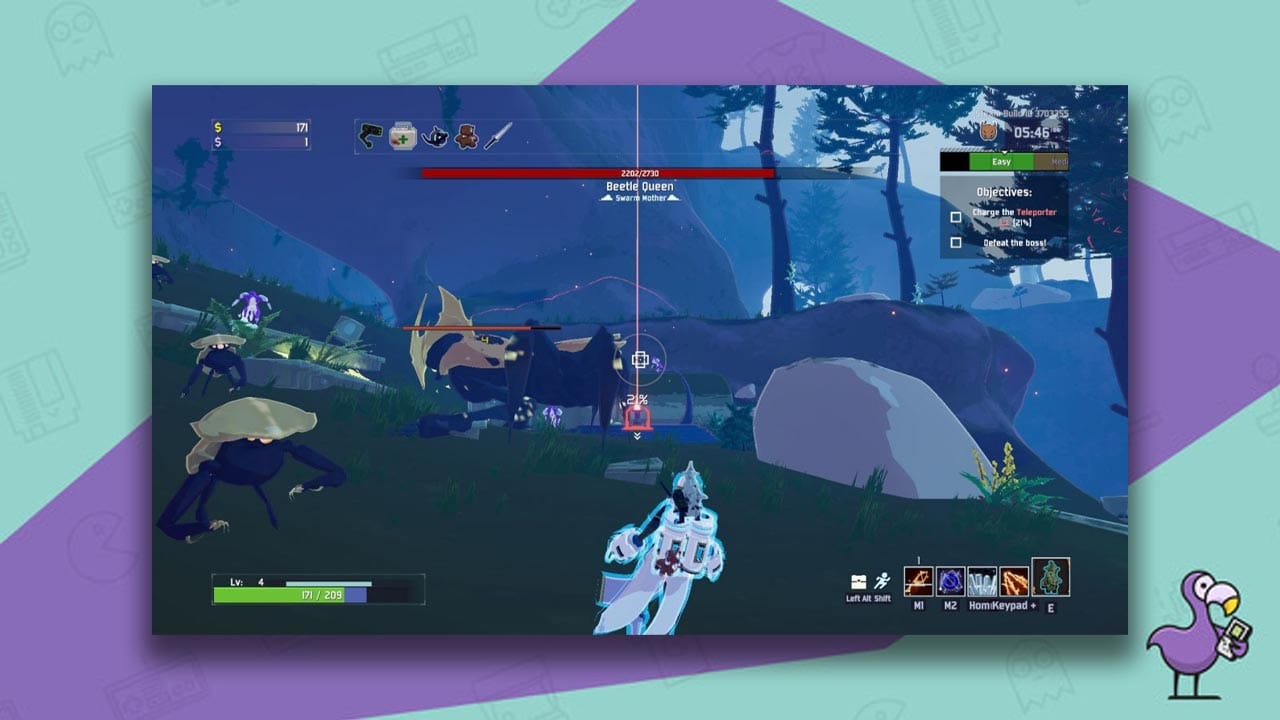Toggle the black creature item icon

pos(434,137)
